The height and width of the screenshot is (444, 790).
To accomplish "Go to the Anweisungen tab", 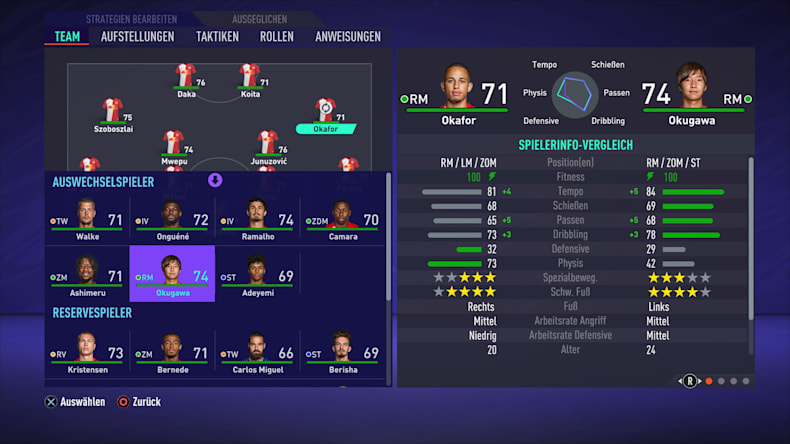I will click(347, 37).
